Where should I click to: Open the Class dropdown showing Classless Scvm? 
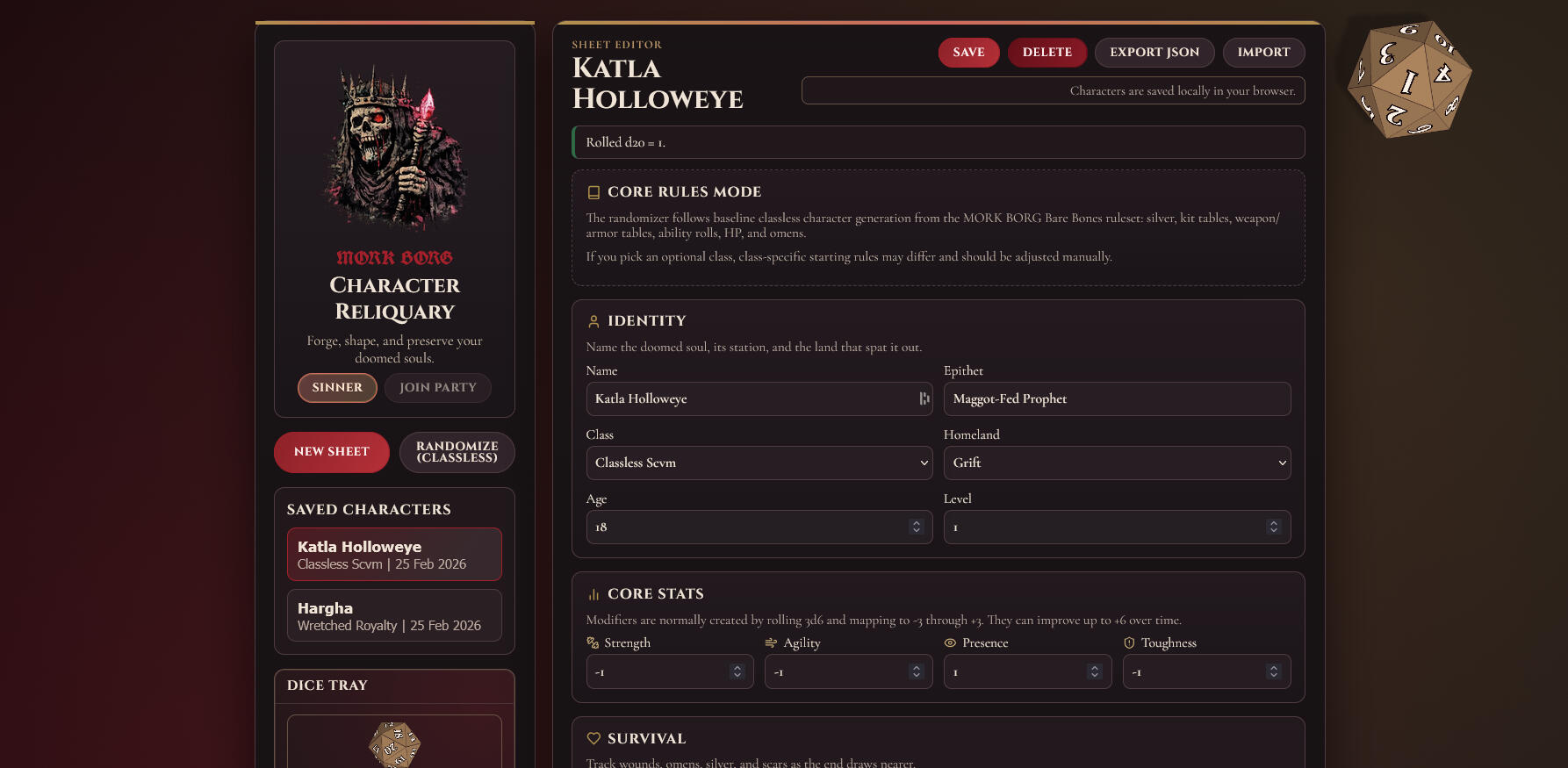(759, 463)
